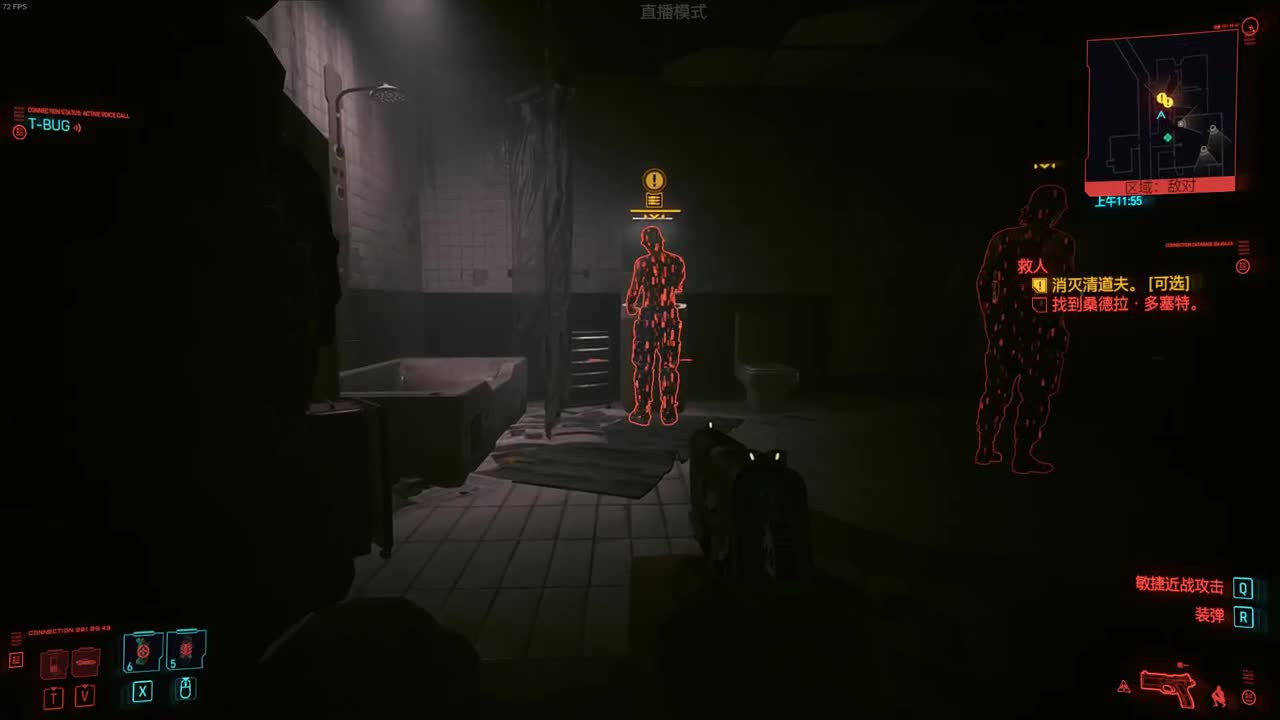Viewport: 1280px width, 720px height.
Task: Click the 装弹 reload R keybind button
Action: (x=1242, y=617)
